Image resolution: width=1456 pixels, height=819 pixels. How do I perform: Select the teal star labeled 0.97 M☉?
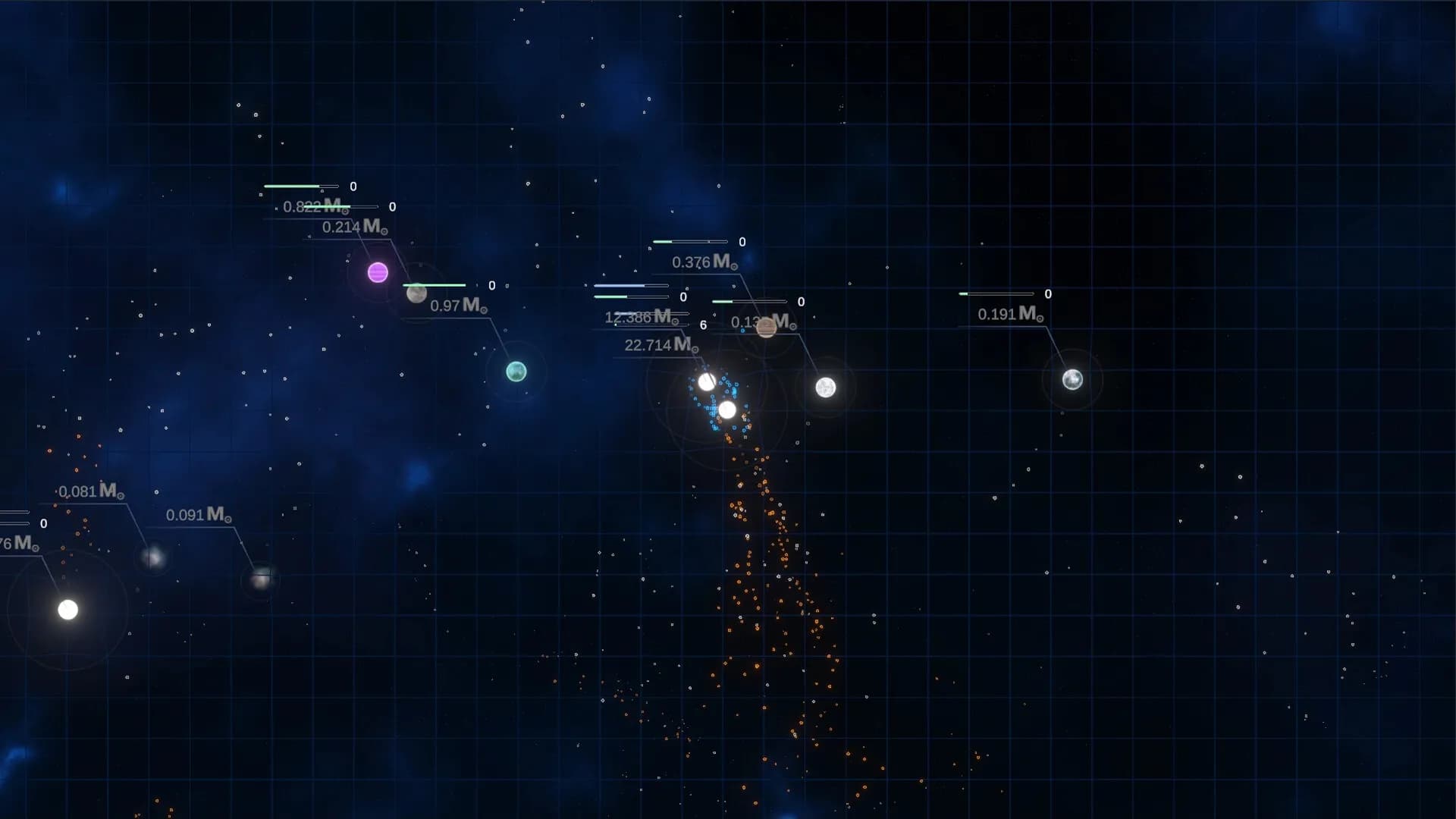coord(516,372)
